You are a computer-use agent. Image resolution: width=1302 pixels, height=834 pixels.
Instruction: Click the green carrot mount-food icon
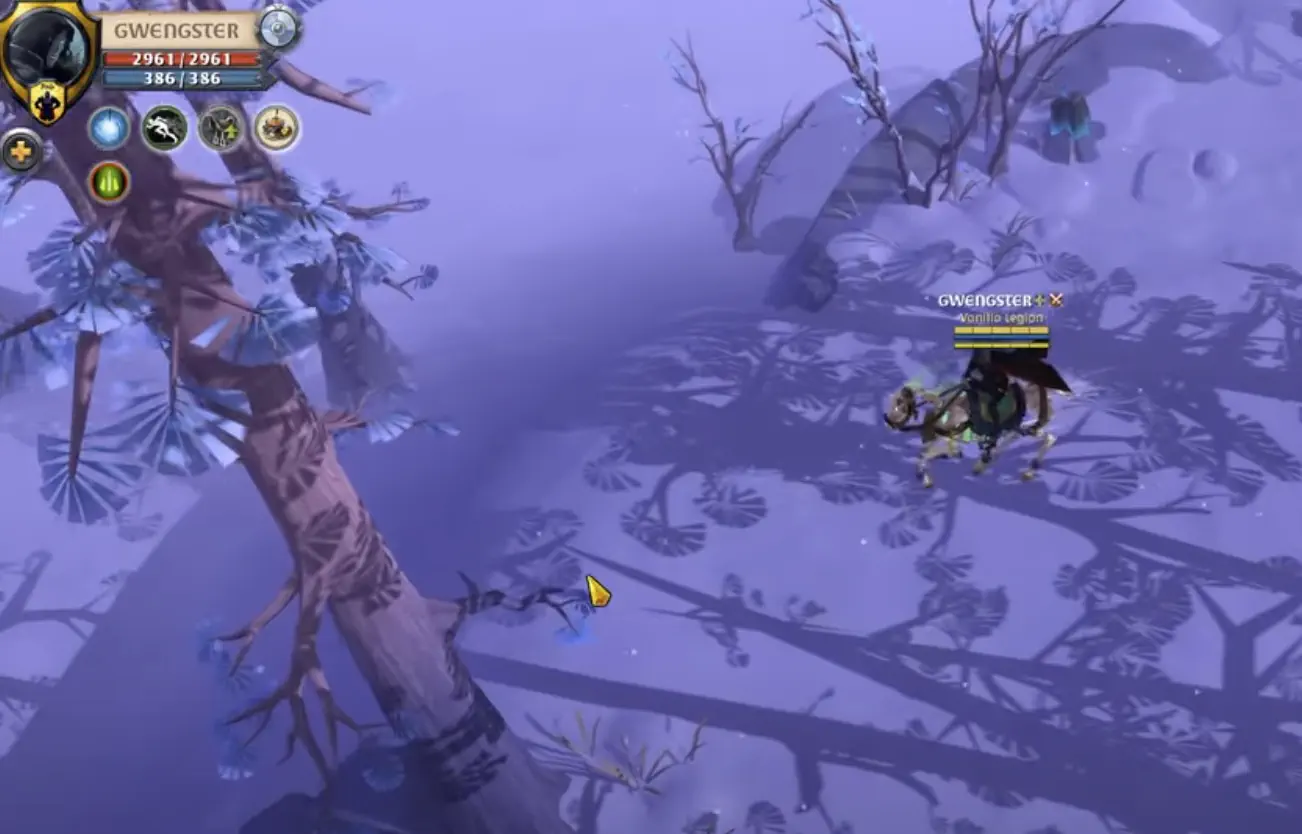[110, 181]
